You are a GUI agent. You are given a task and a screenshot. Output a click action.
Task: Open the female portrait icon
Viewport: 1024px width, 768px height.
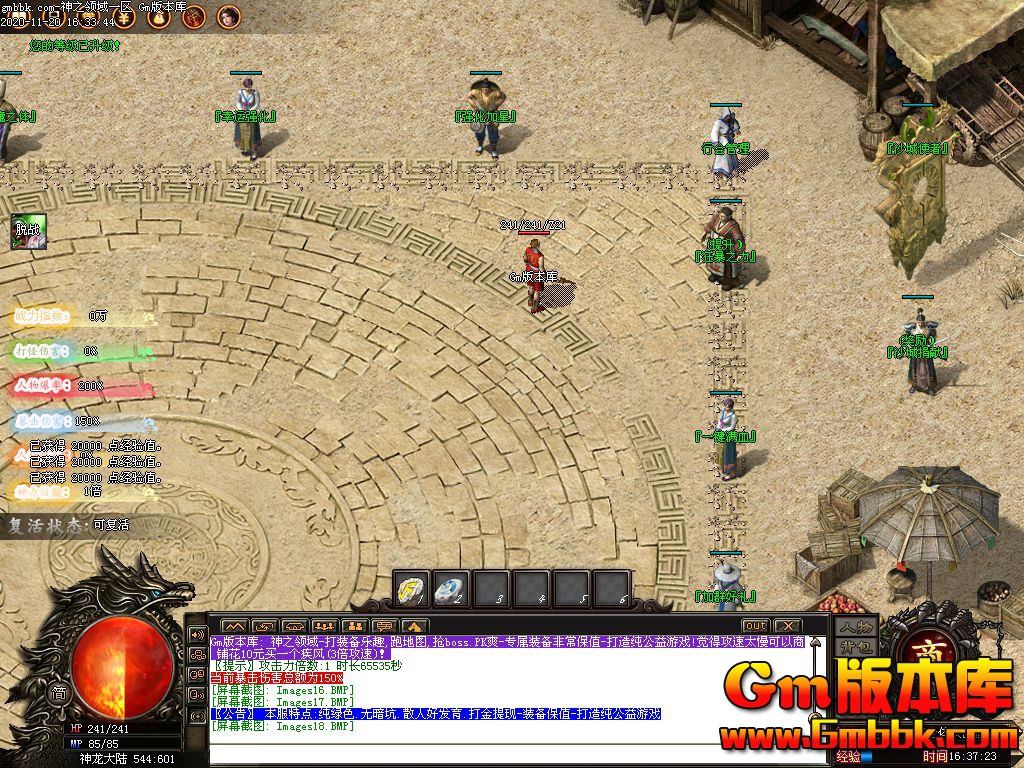229,16
